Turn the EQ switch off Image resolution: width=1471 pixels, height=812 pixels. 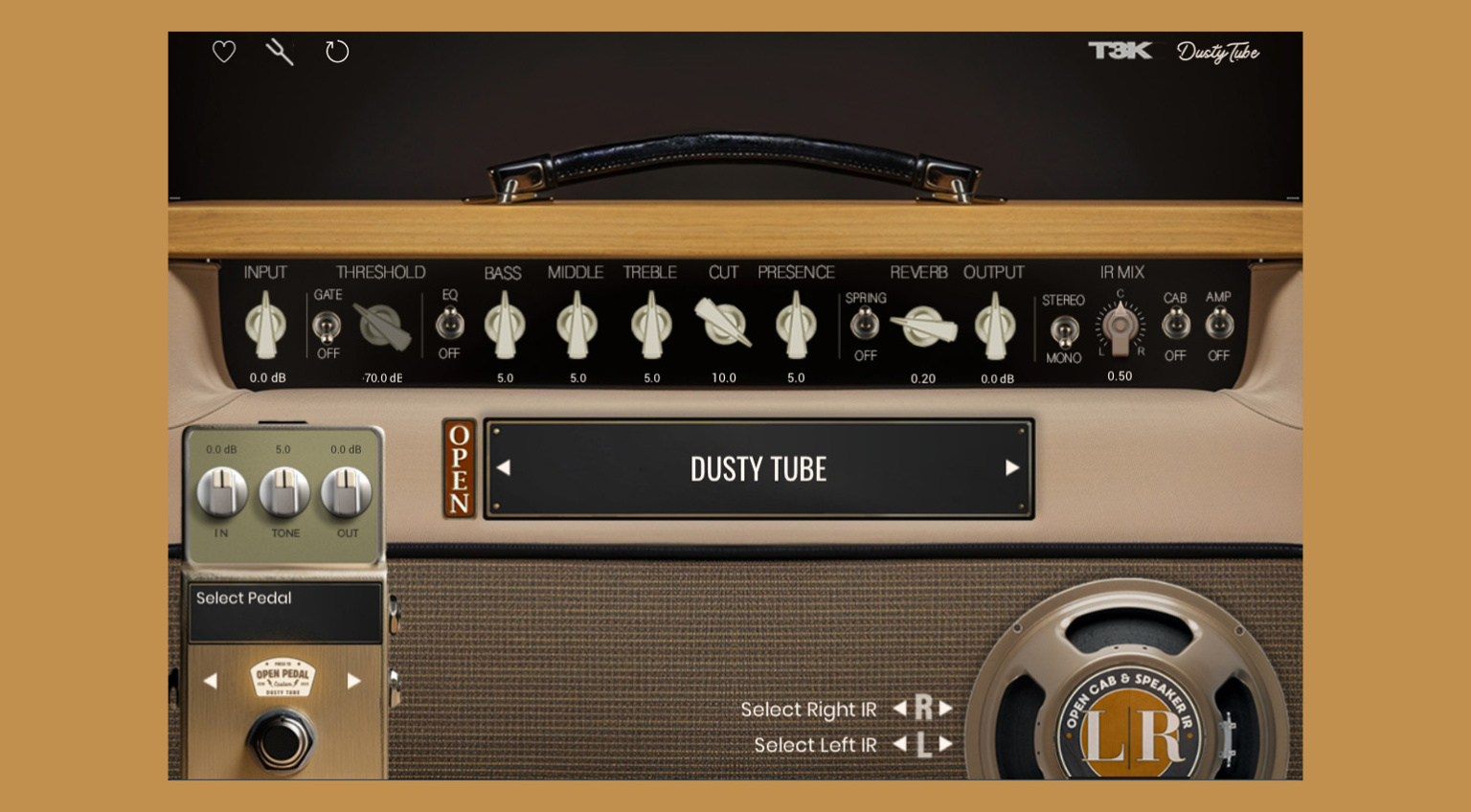coord(449,326)
